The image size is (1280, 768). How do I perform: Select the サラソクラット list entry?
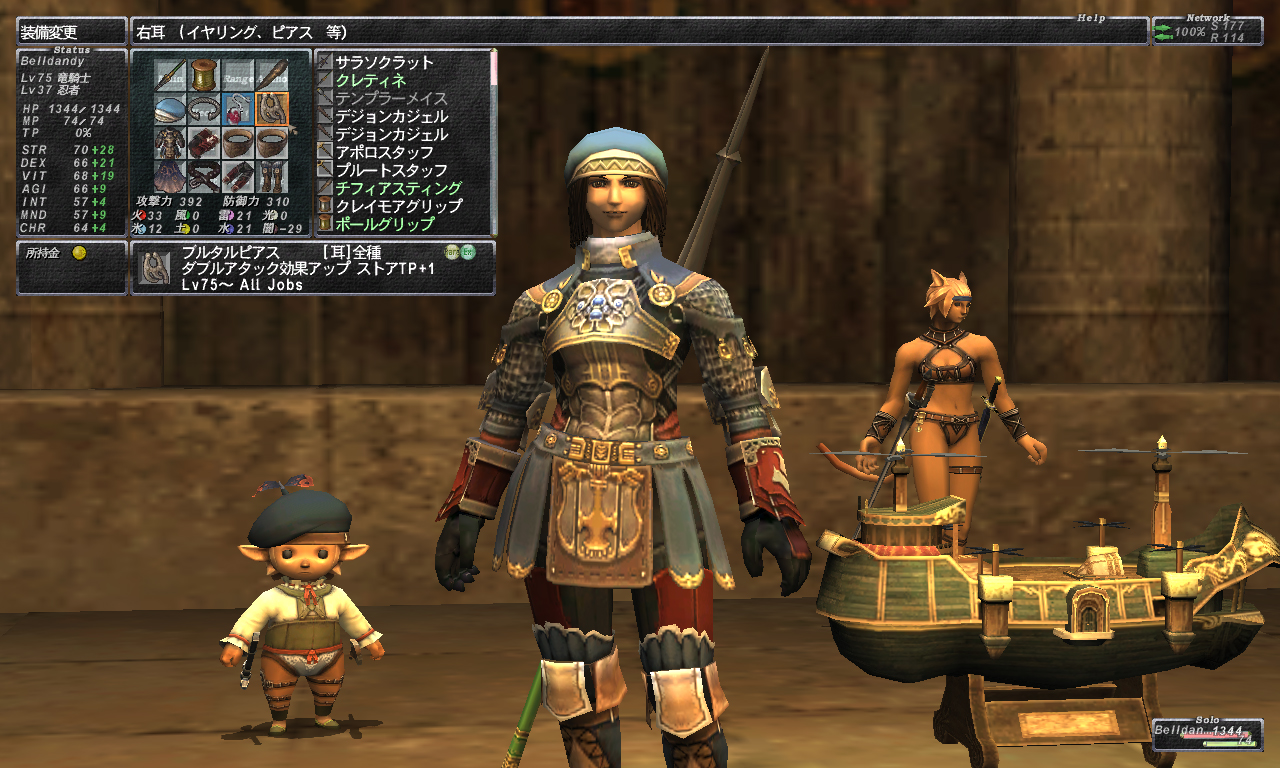click(x=384, y=62)
